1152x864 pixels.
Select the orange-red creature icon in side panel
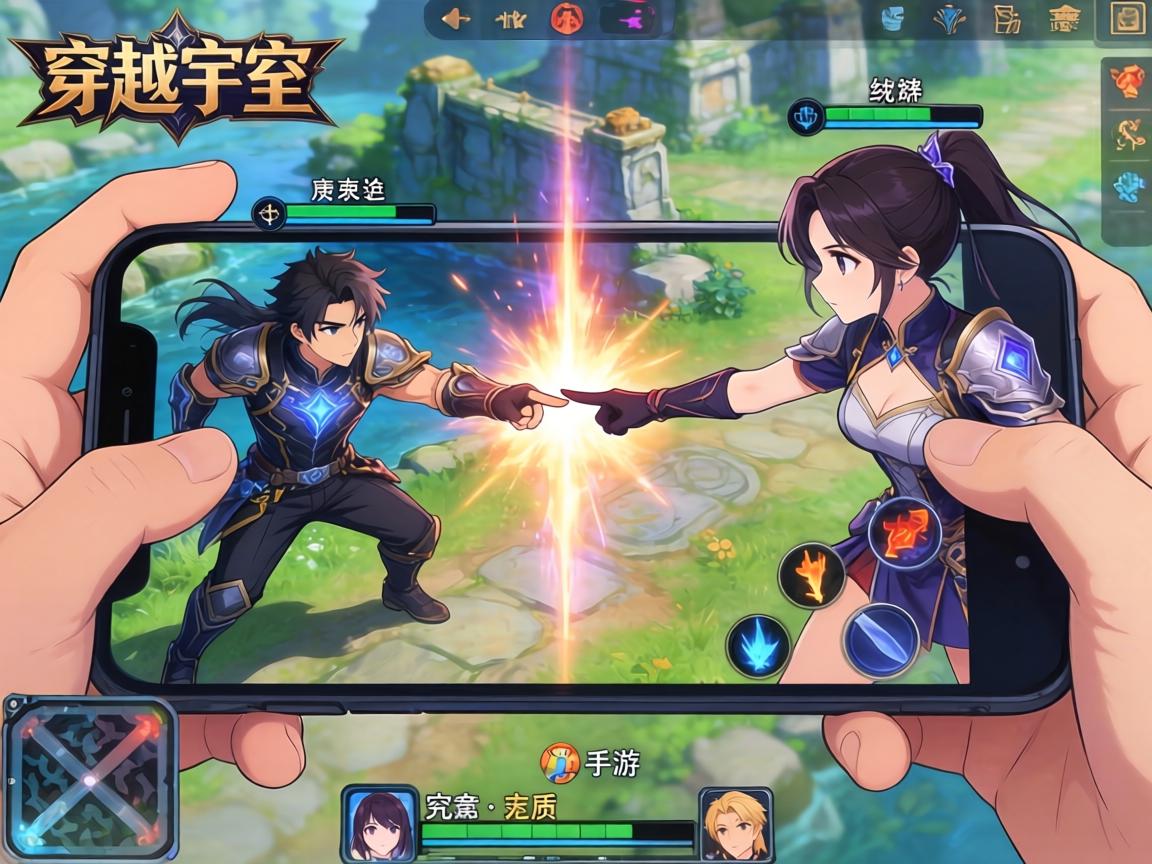1128,81
